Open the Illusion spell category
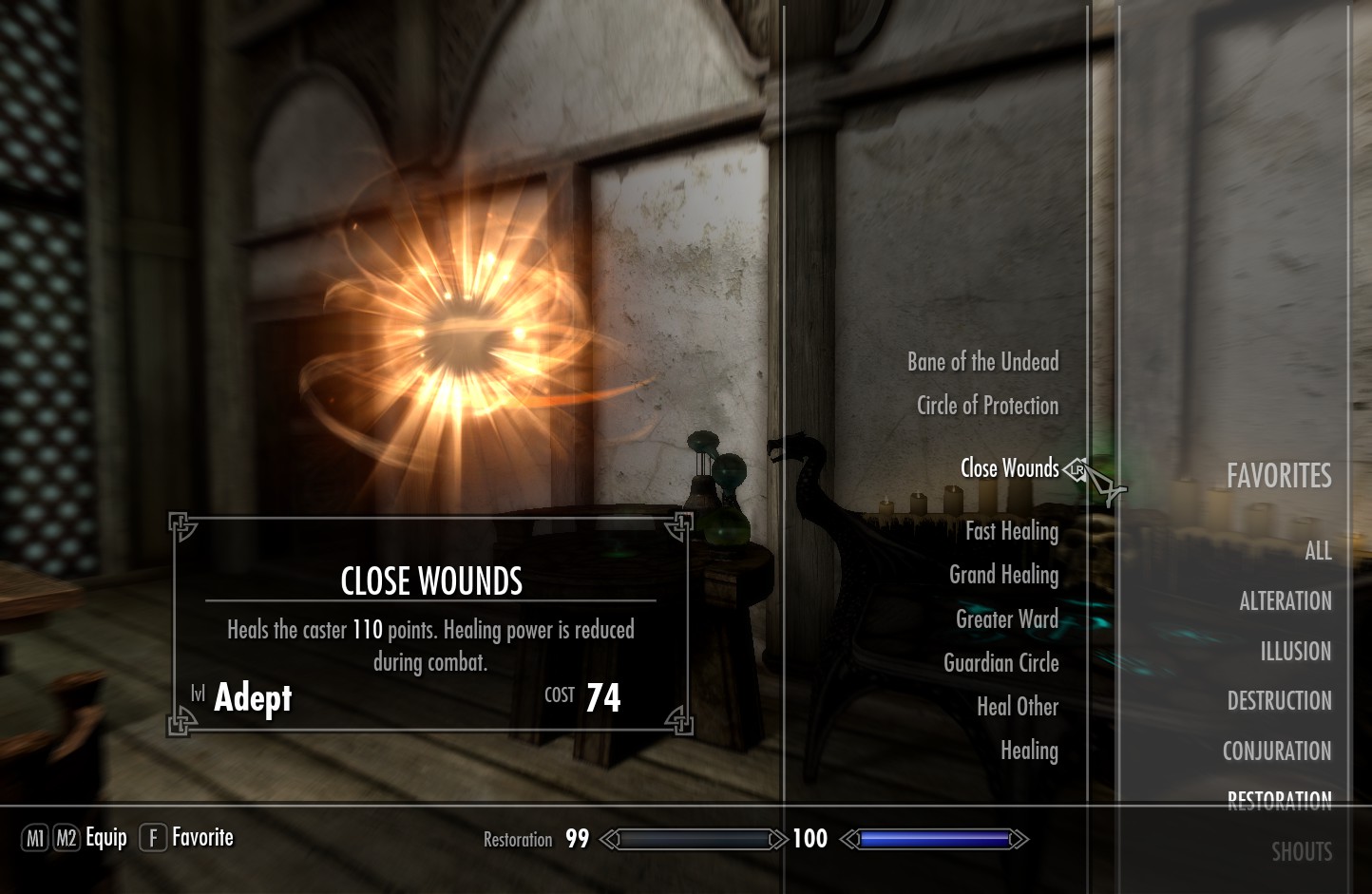The width and height of the screenshot is (1372, 894). pos(1295,652)
